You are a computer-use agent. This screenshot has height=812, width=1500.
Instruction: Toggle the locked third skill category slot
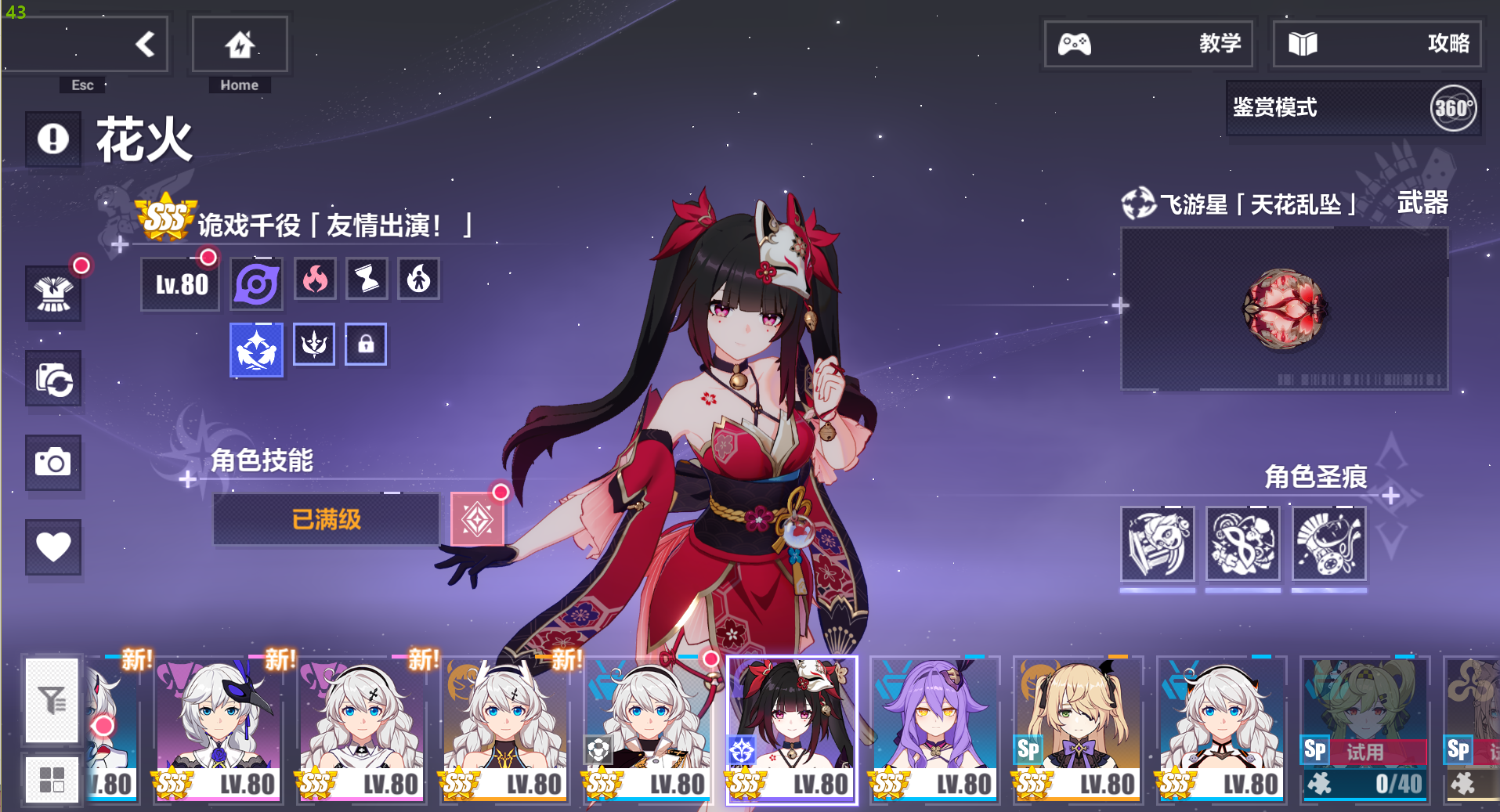pos(366,343)
